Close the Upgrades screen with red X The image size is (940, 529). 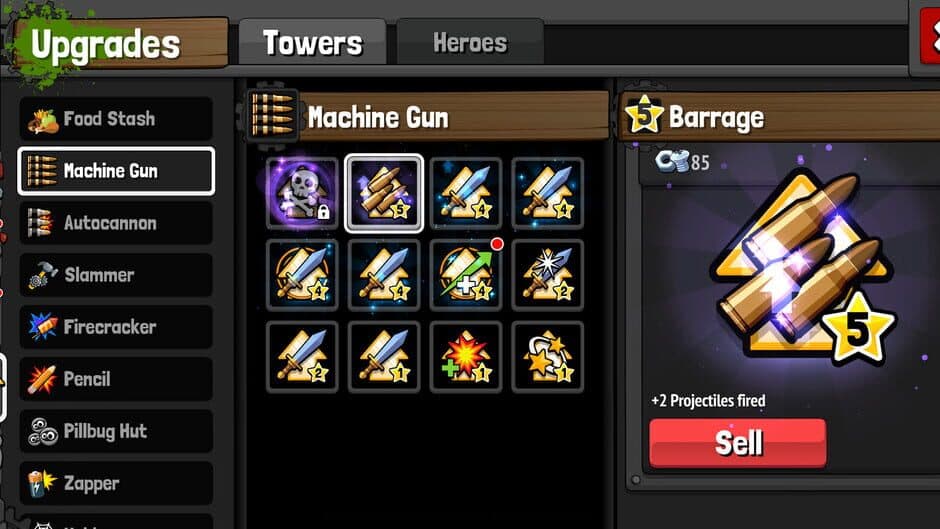(x=930, y=40)
